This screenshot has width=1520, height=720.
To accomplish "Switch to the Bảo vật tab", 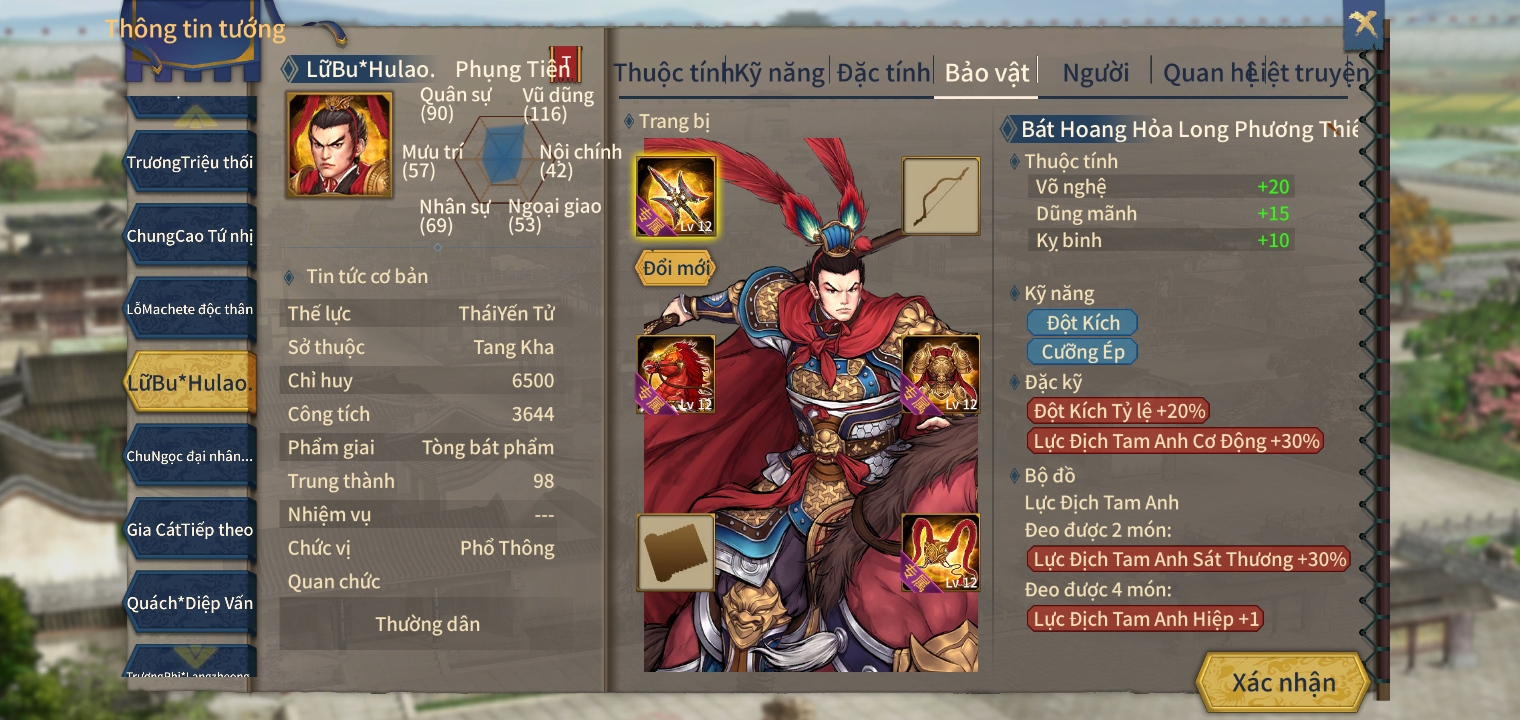I will pos(985,72).
